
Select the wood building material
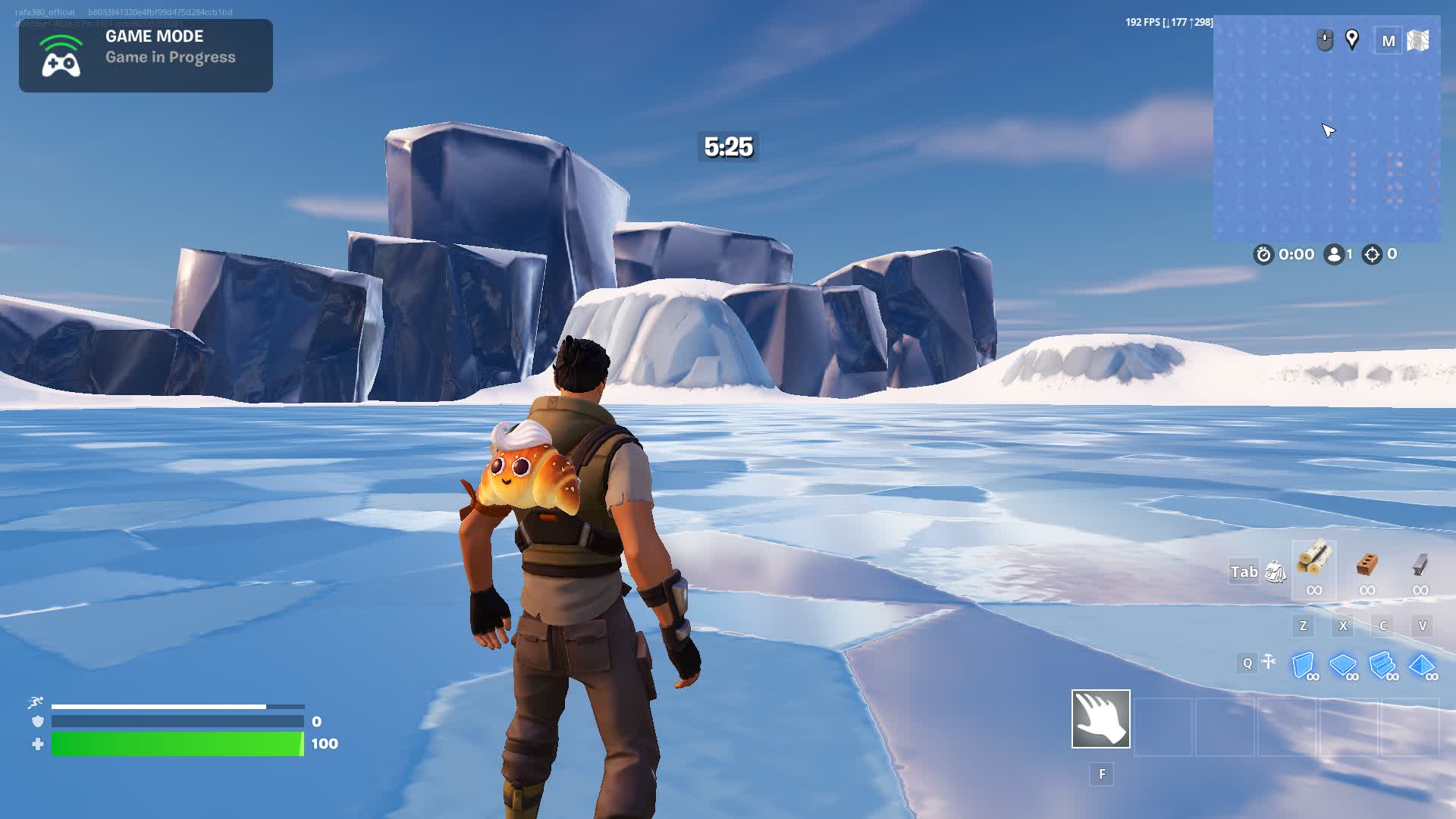pyautogui.click(x=1313, y=562)
